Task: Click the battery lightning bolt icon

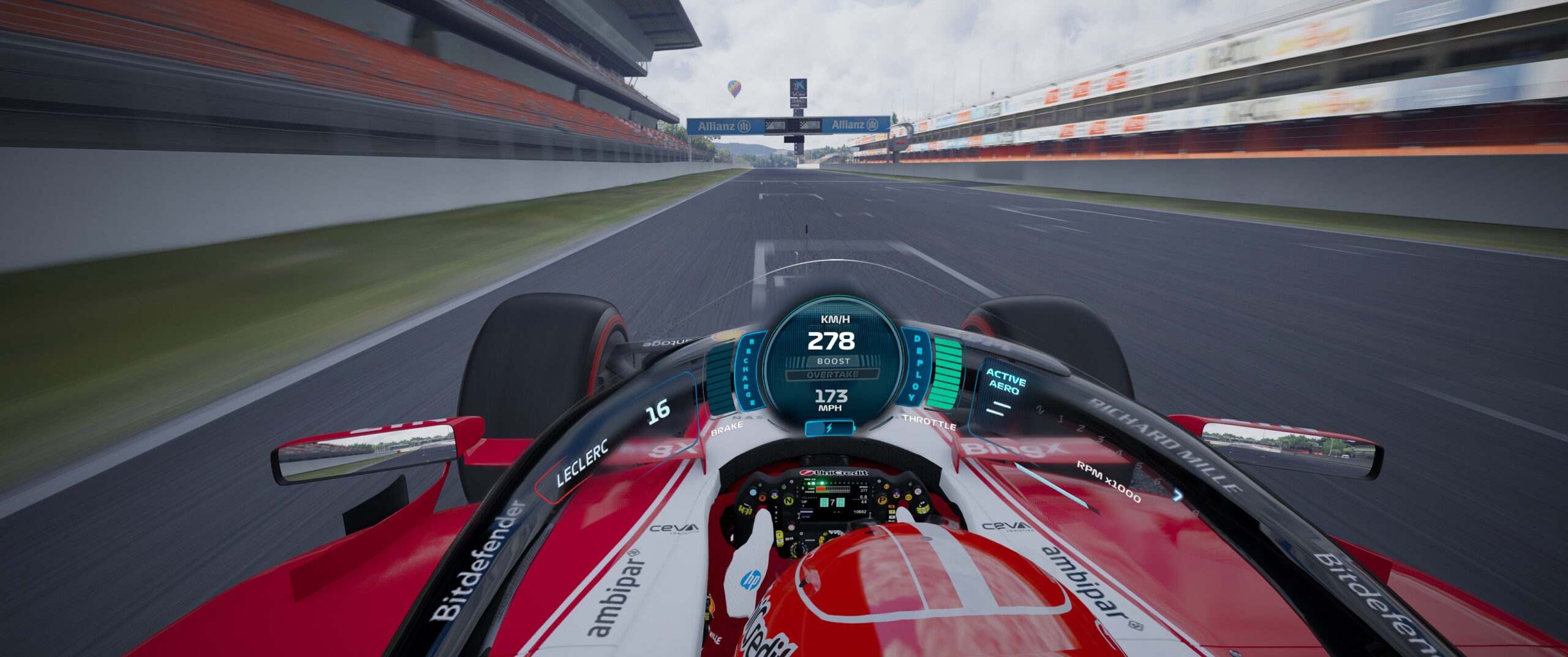Action: 829,428
